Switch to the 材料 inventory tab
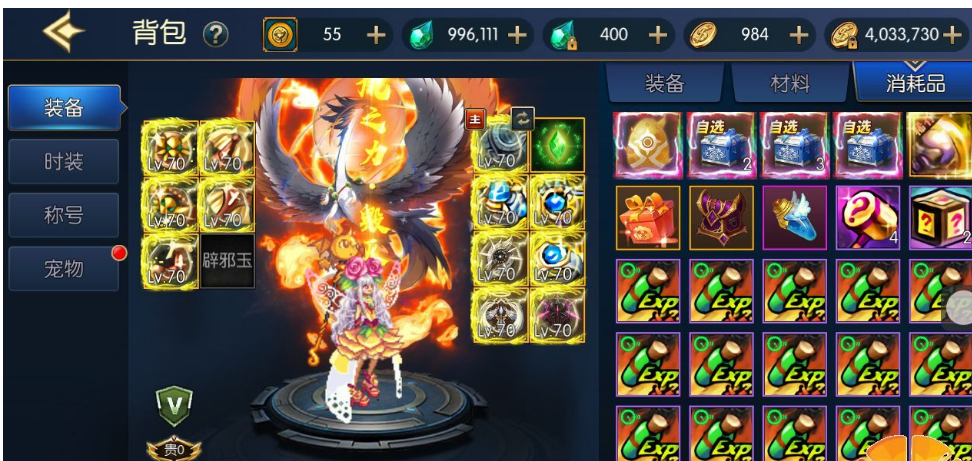The height and width of the screenshot is (461, 972). (x=790, y=83)
